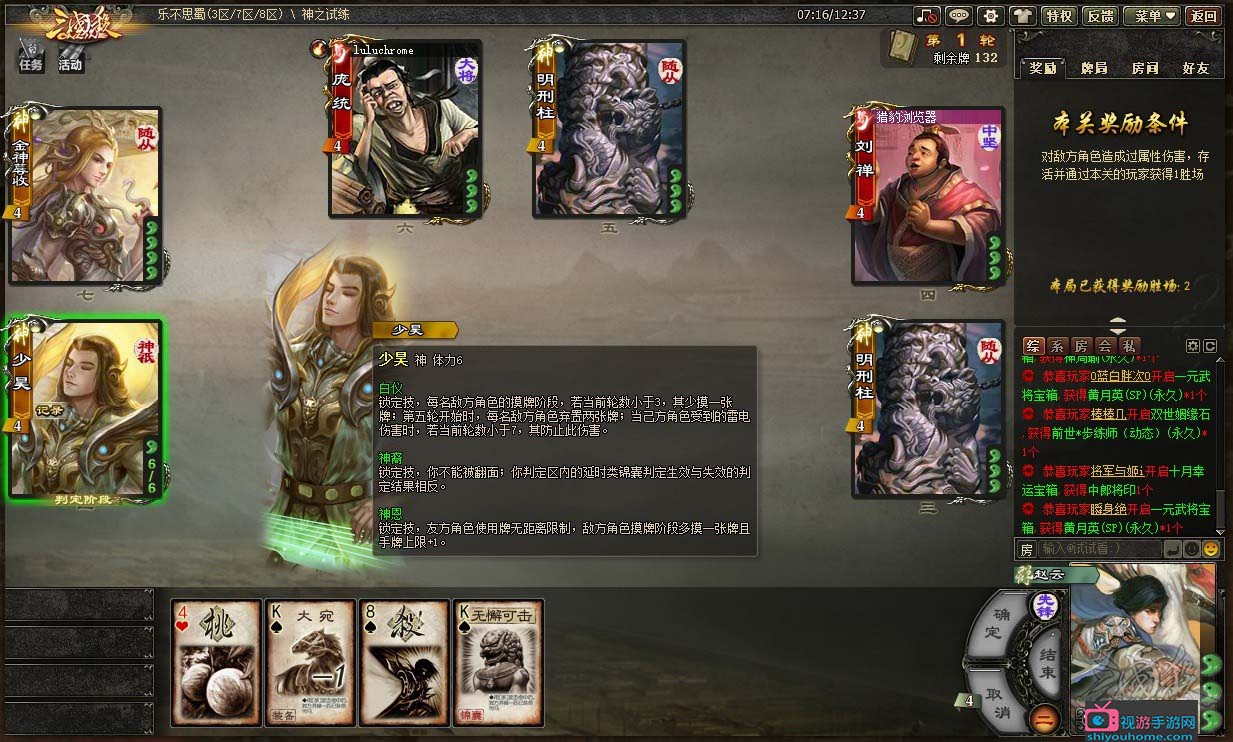Click the chat message input field
Screen dimensions: 1233x742
1100,548
